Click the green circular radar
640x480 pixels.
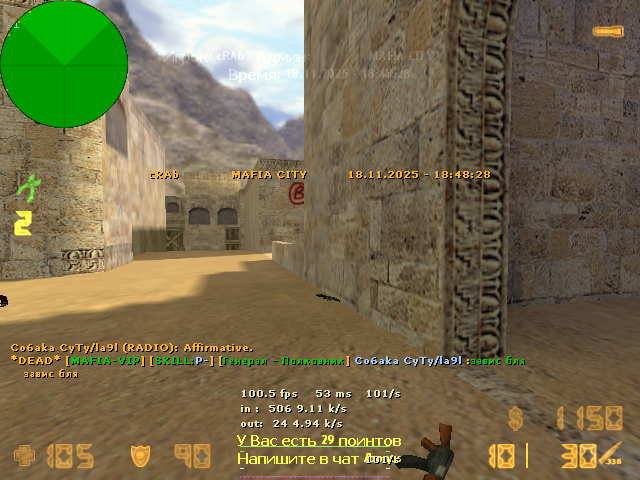pyautogui.click(x=64, y=64)
